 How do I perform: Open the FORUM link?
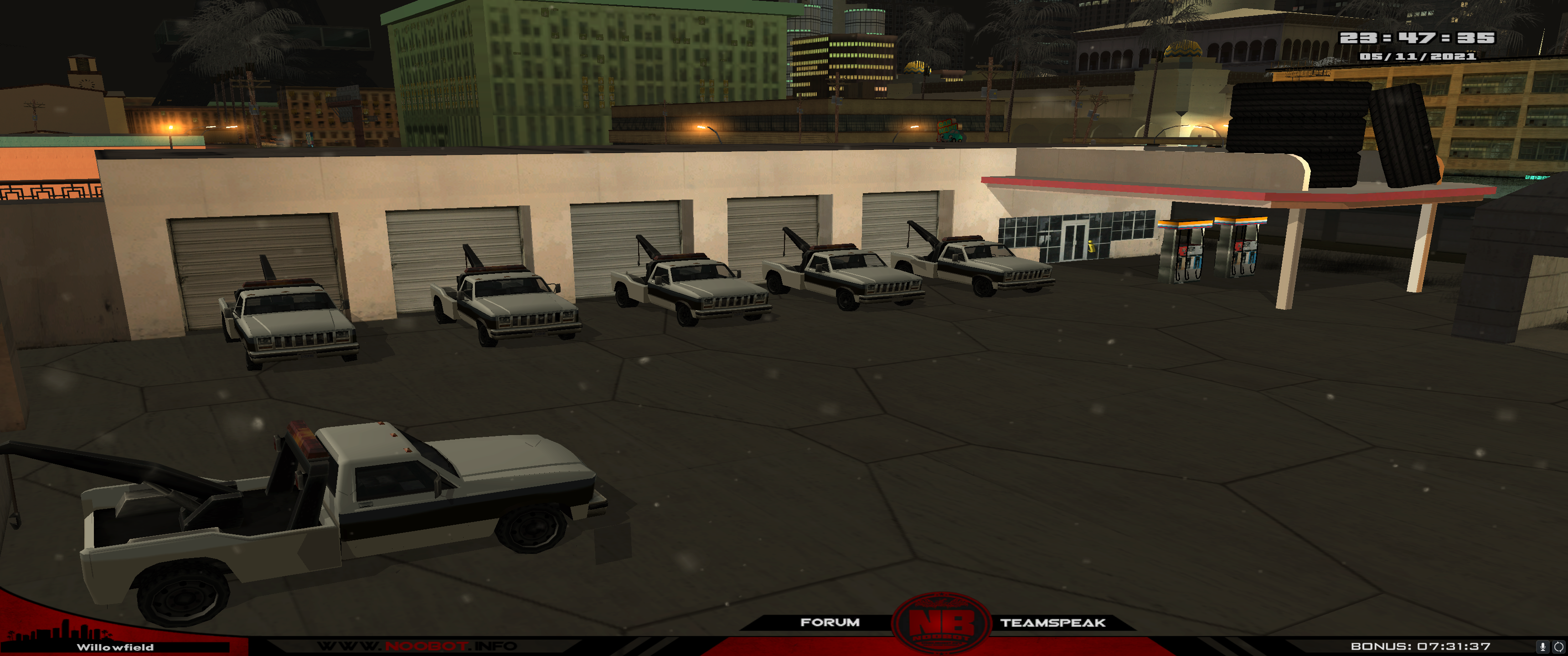pos(830,622)
